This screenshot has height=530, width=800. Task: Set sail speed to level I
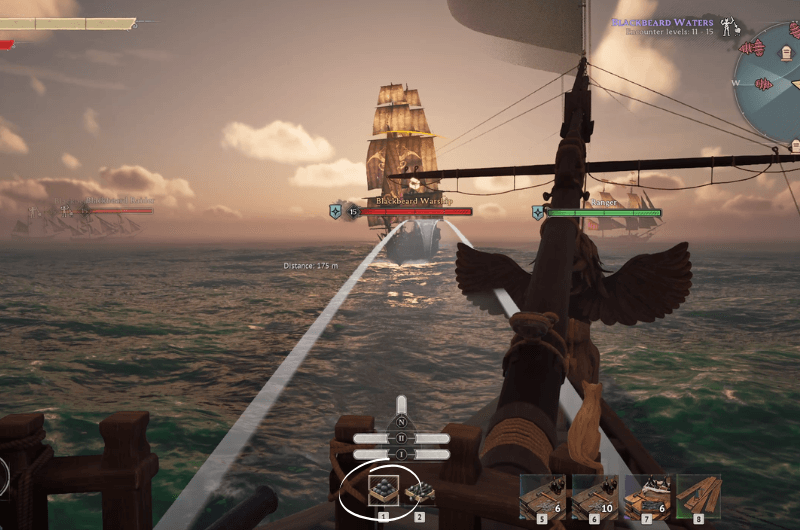pos(401,454)
